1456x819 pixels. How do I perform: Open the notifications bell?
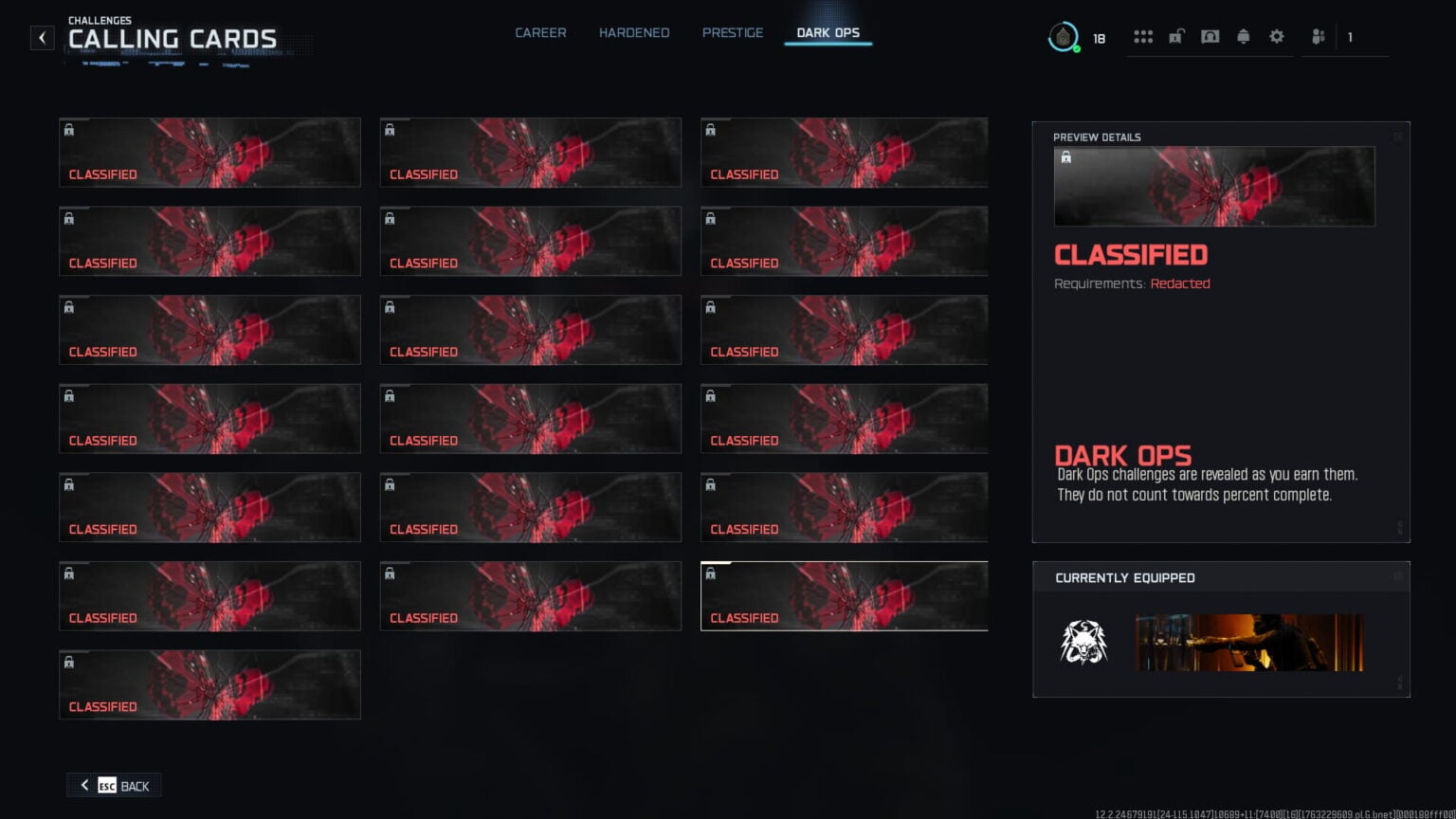[1244, 36]
